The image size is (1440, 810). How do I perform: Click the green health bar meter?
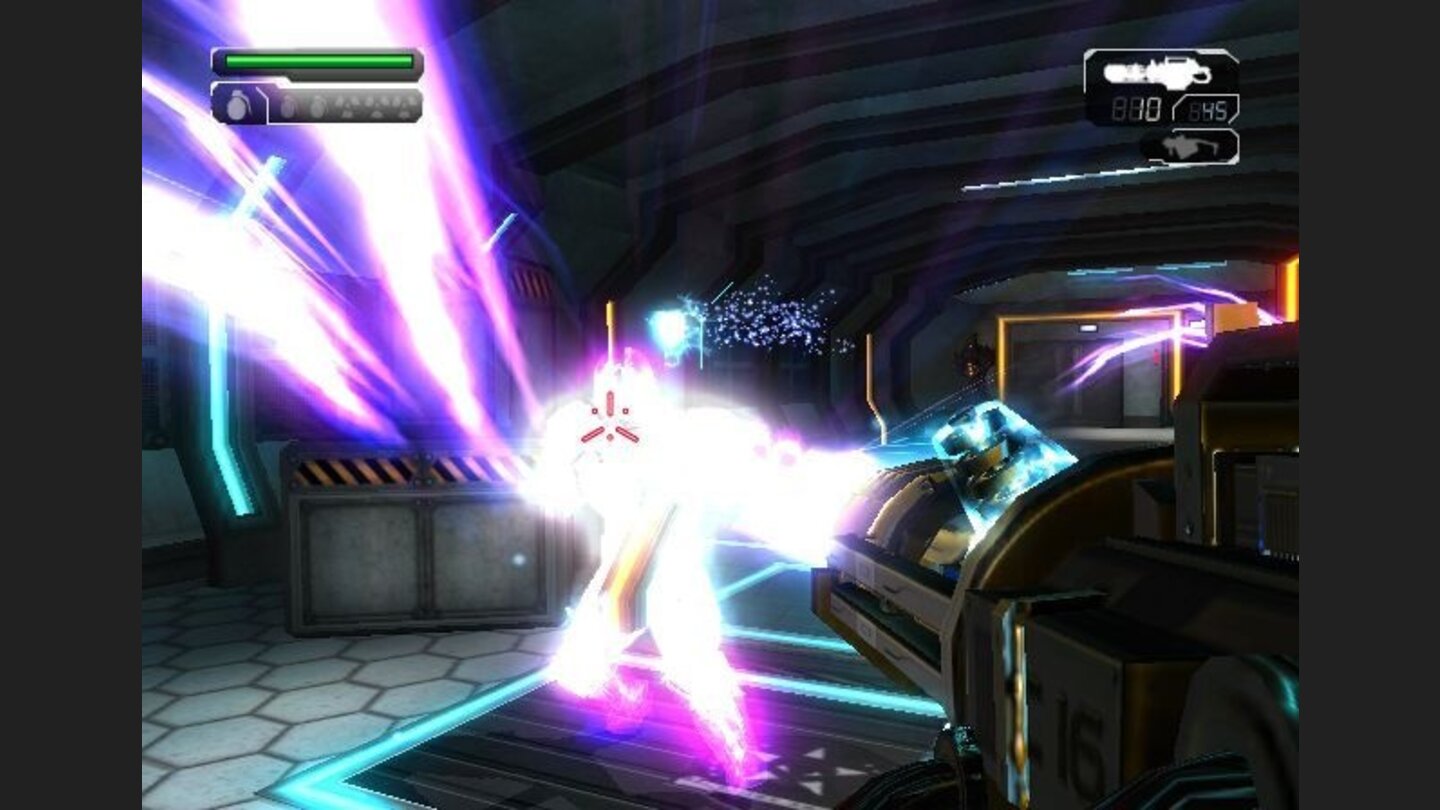(318, 61)
